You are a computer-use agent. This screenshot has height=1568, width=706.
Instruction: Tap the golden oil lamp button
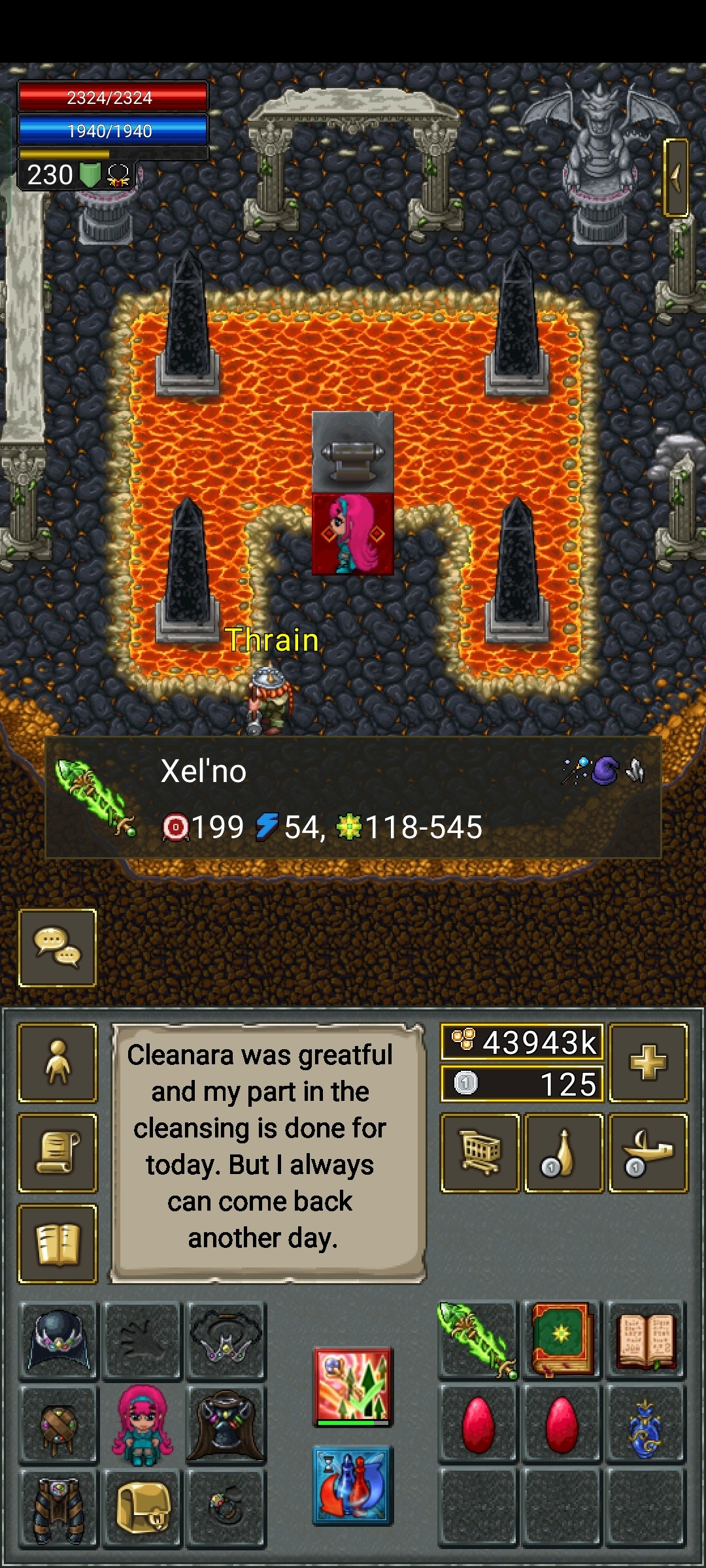(x=648, y=1152)
